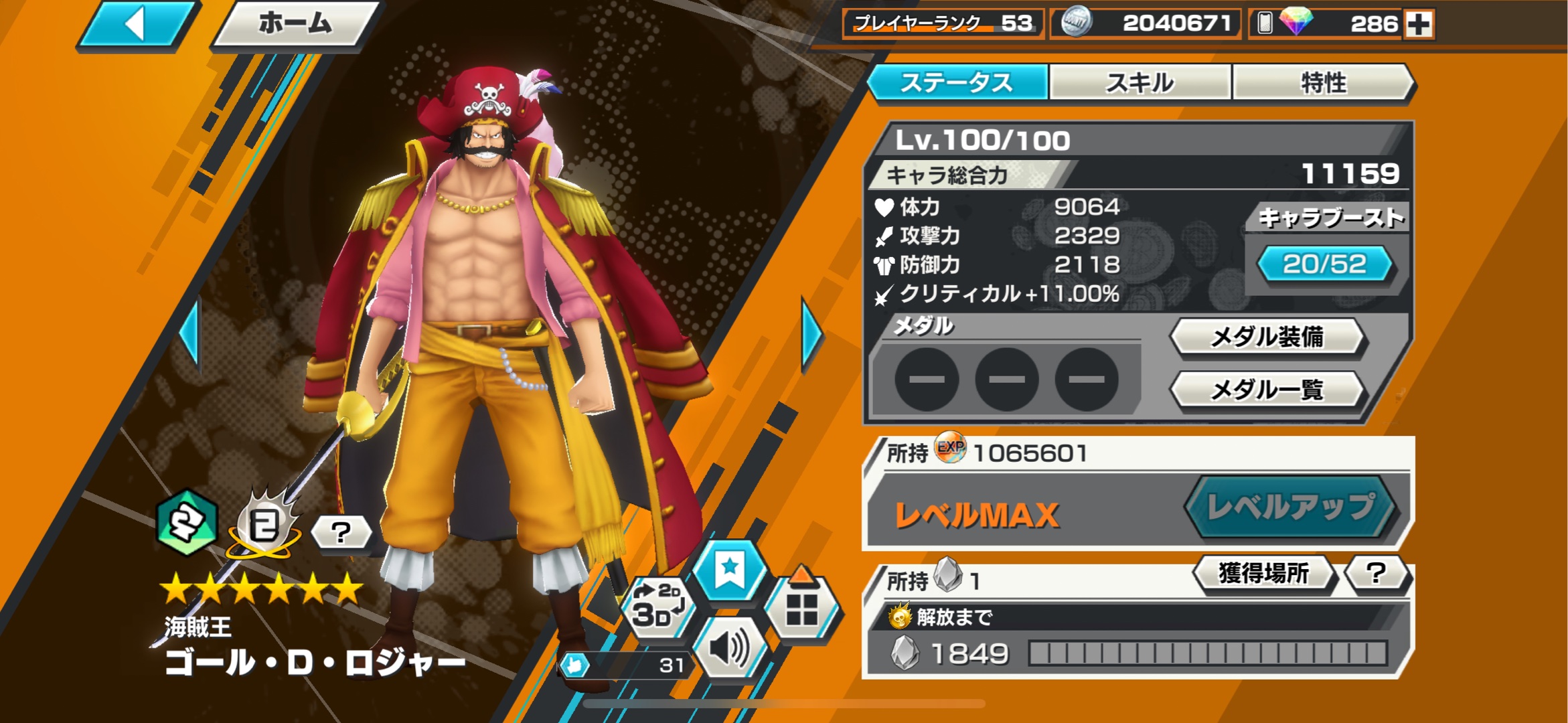Screen dimensions: 1568x723
Task: Open the スキル tab
Action: pos(1140,83)
